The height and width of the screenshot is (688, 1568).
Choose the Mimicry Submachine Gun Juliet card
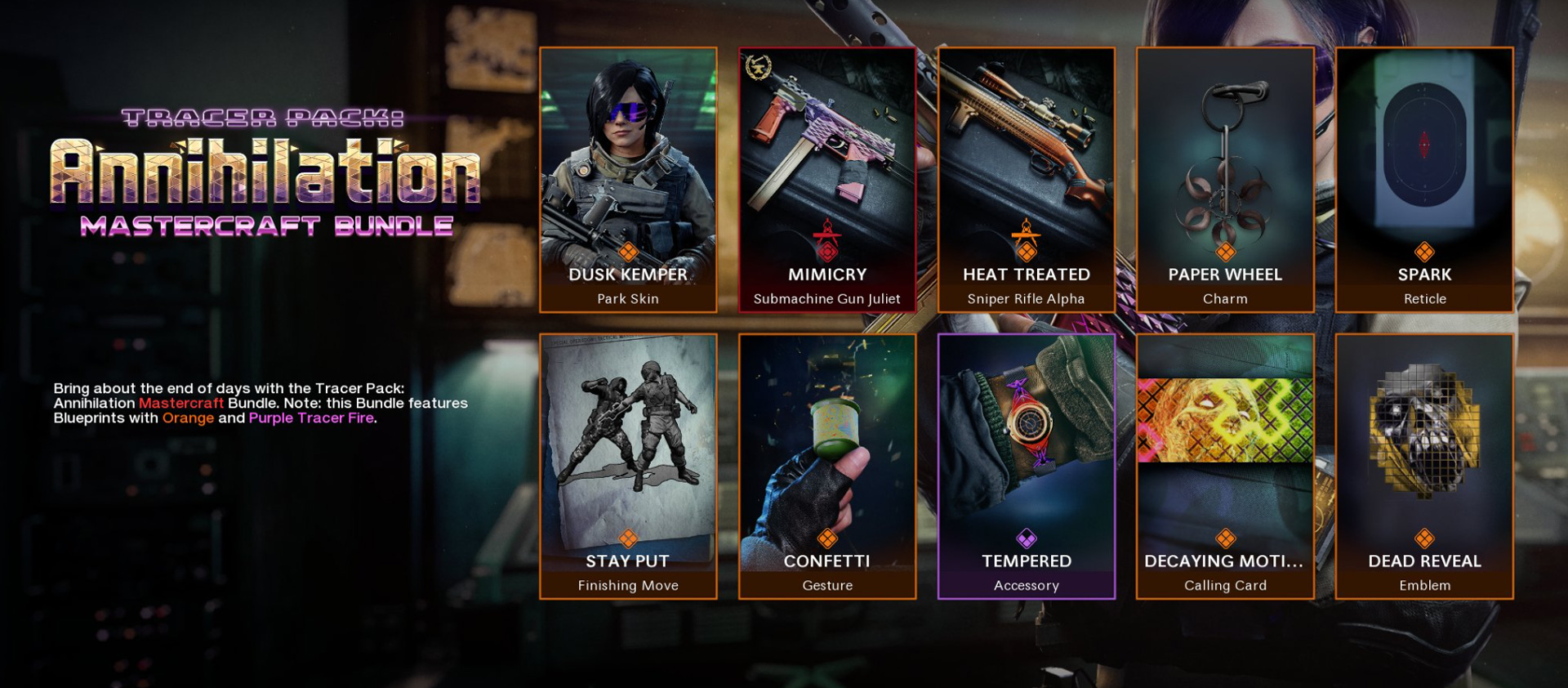pyautogui.click(x=827, y=180)
